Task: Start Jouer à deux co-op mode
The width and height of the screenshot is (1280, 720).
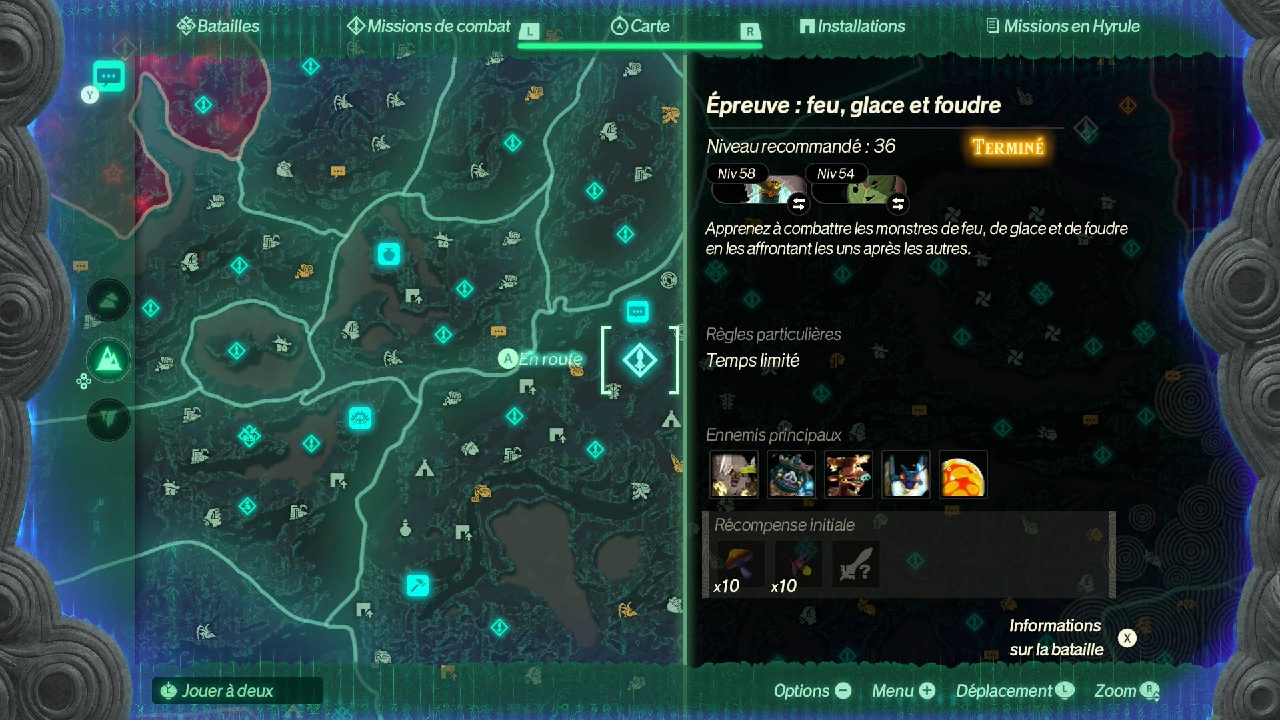Action: click(238, 690)
